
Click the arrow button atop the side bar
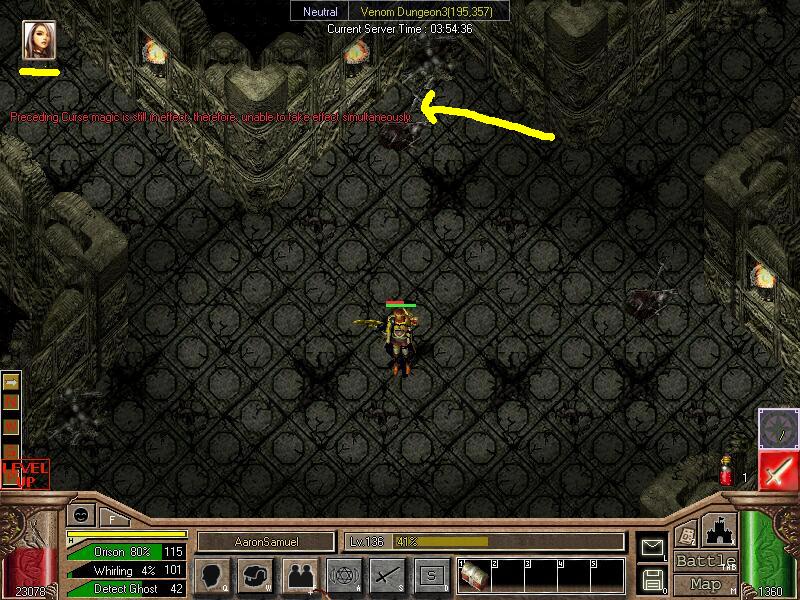11,383
